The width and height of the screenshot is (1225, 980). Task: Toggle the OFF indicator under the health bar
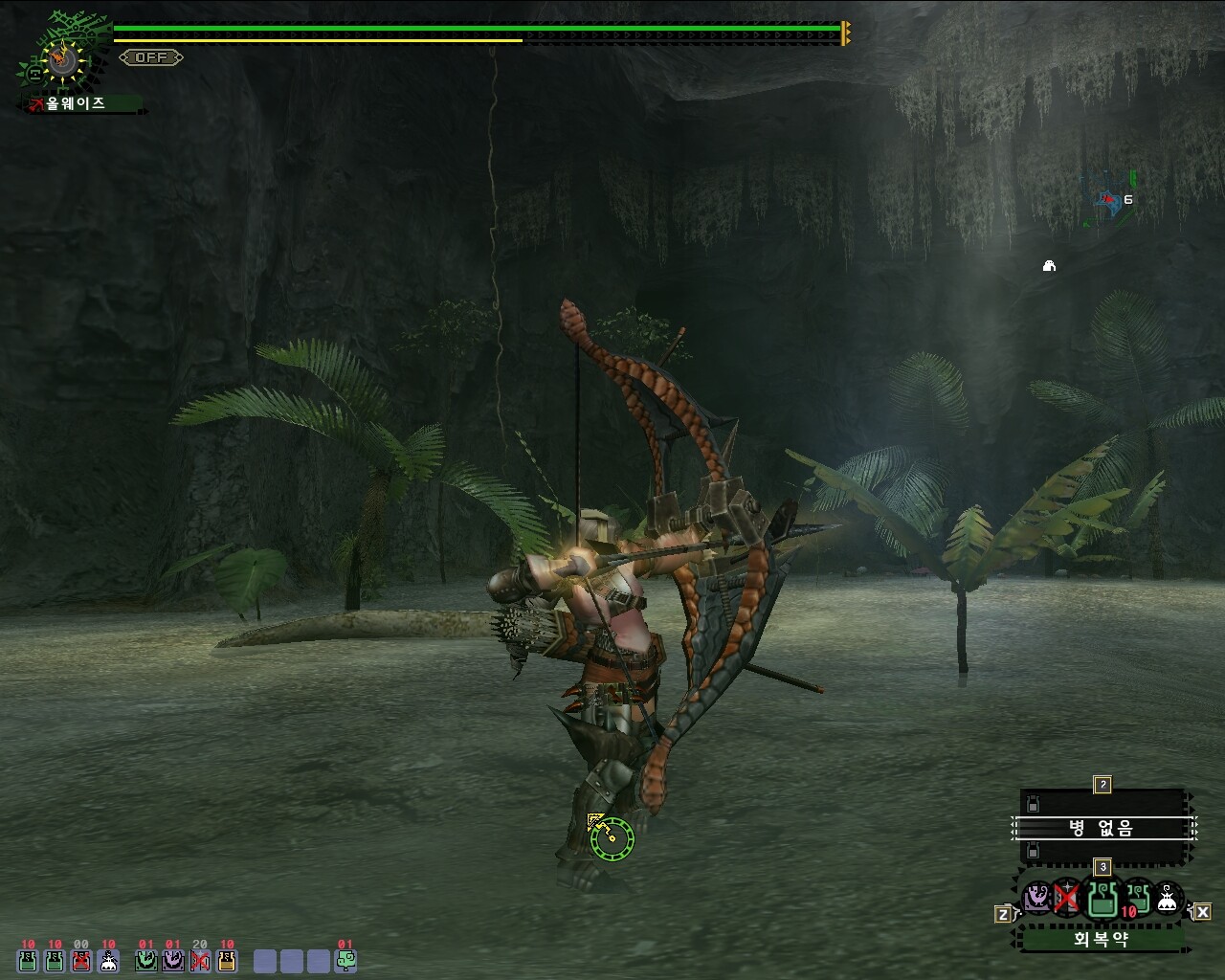(151, 57)
